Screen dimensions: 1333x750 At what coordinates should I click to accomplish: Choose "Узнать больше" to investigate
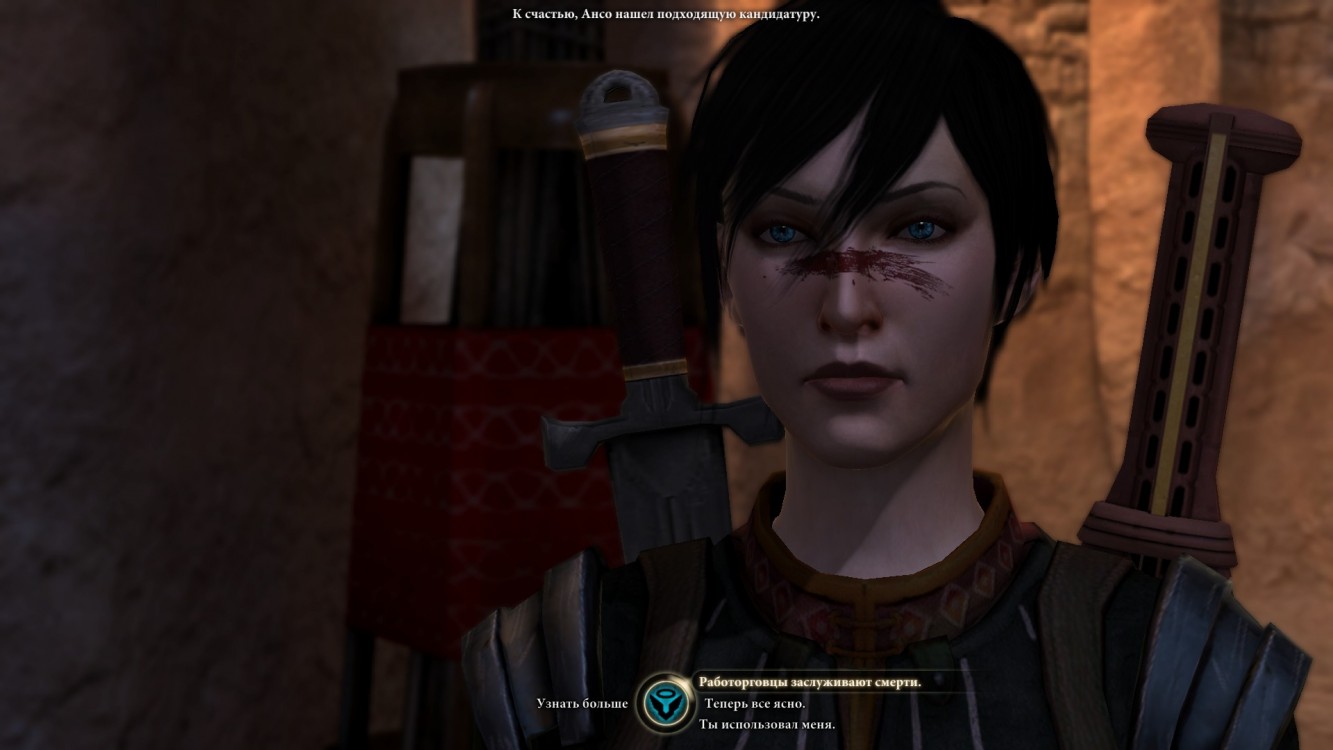click(581, 703)
